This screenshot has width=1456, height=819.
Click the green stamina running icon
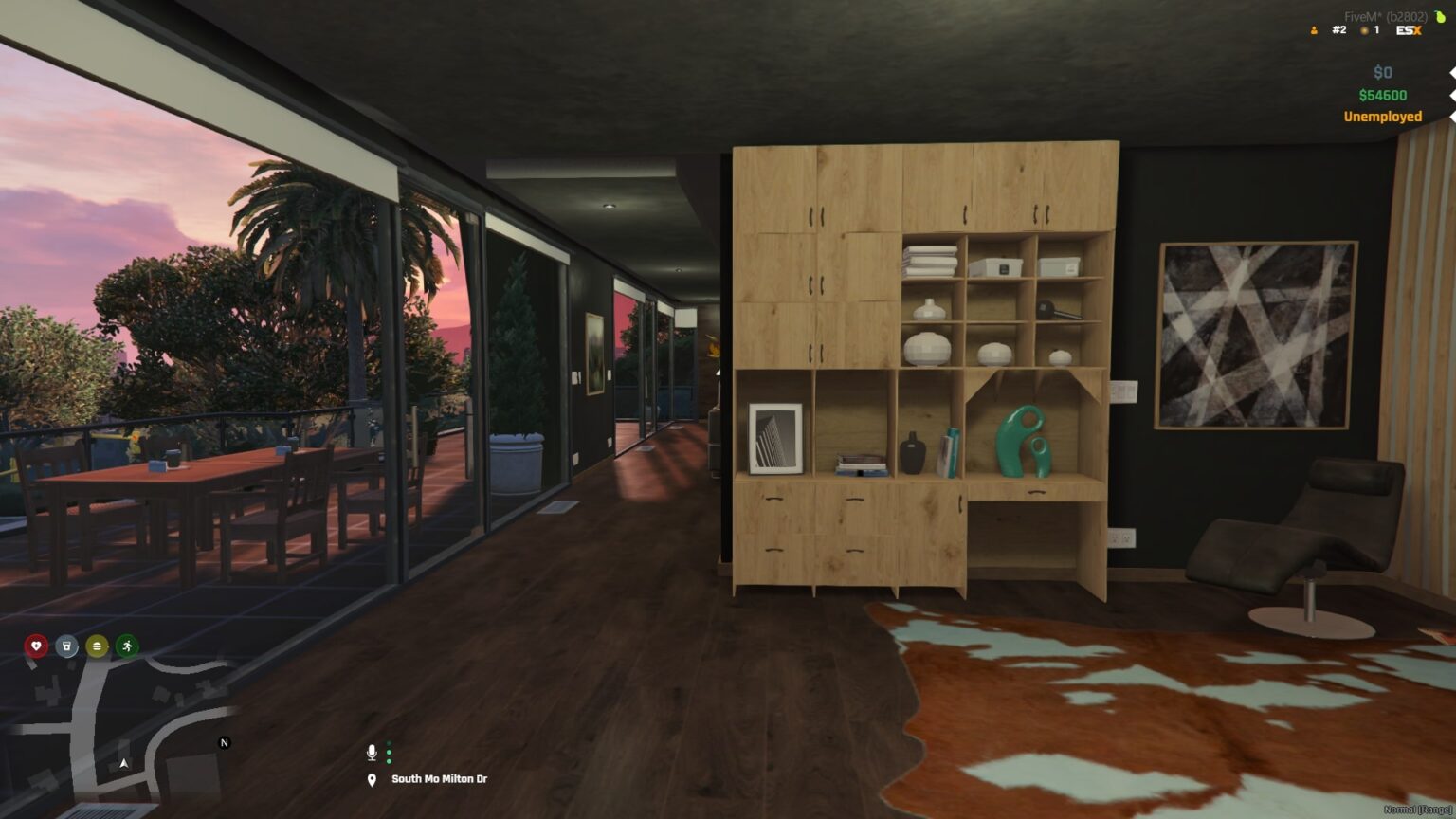tap(125, 646)
